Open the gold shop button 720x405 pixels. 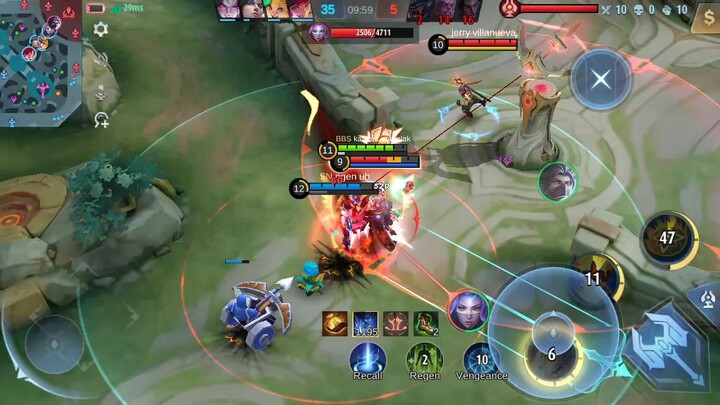(x=704, y=19)
